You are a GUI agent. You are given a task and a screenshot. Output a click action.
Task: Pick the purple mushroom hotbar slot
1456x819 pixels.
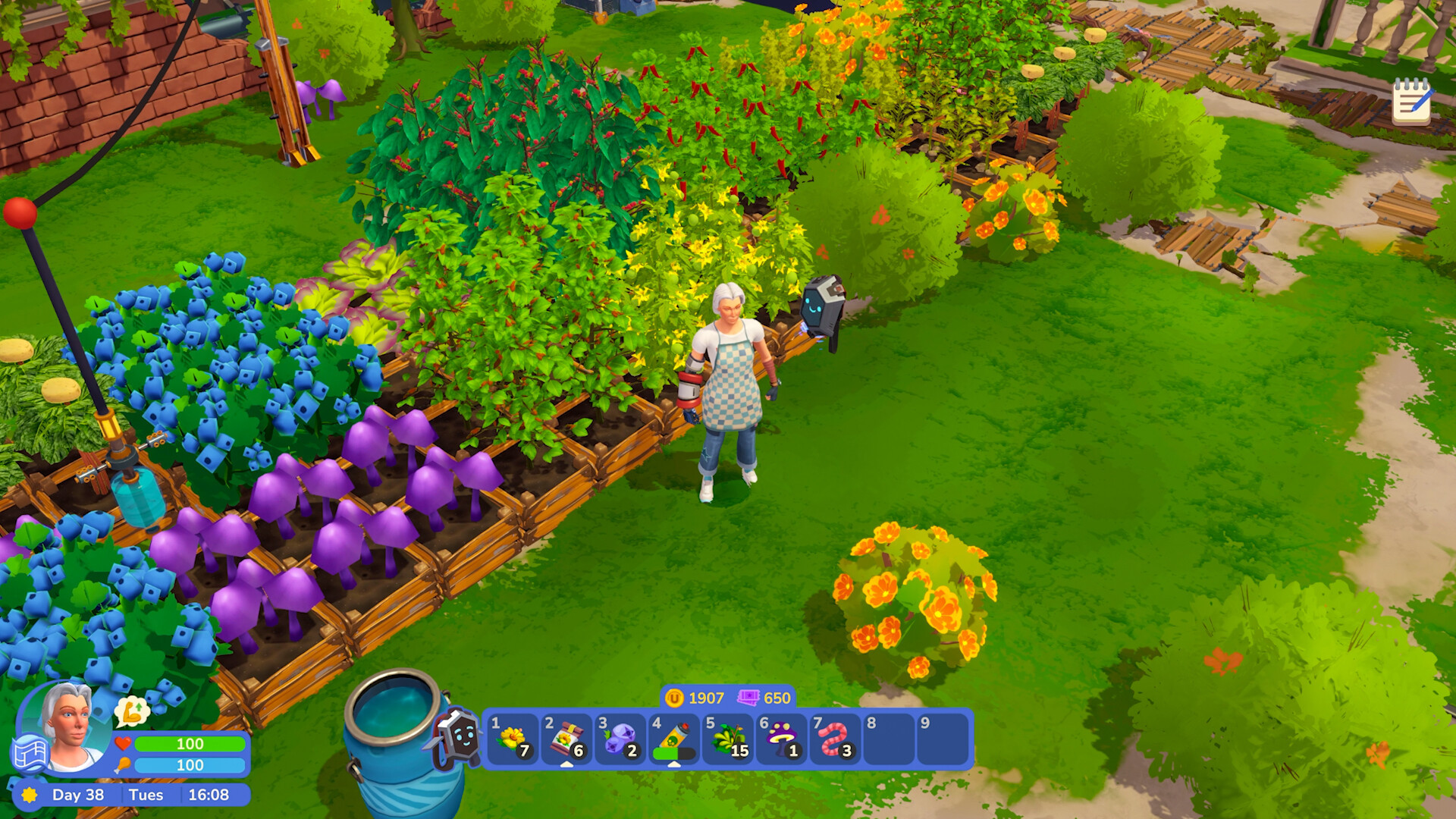point(782,738)
